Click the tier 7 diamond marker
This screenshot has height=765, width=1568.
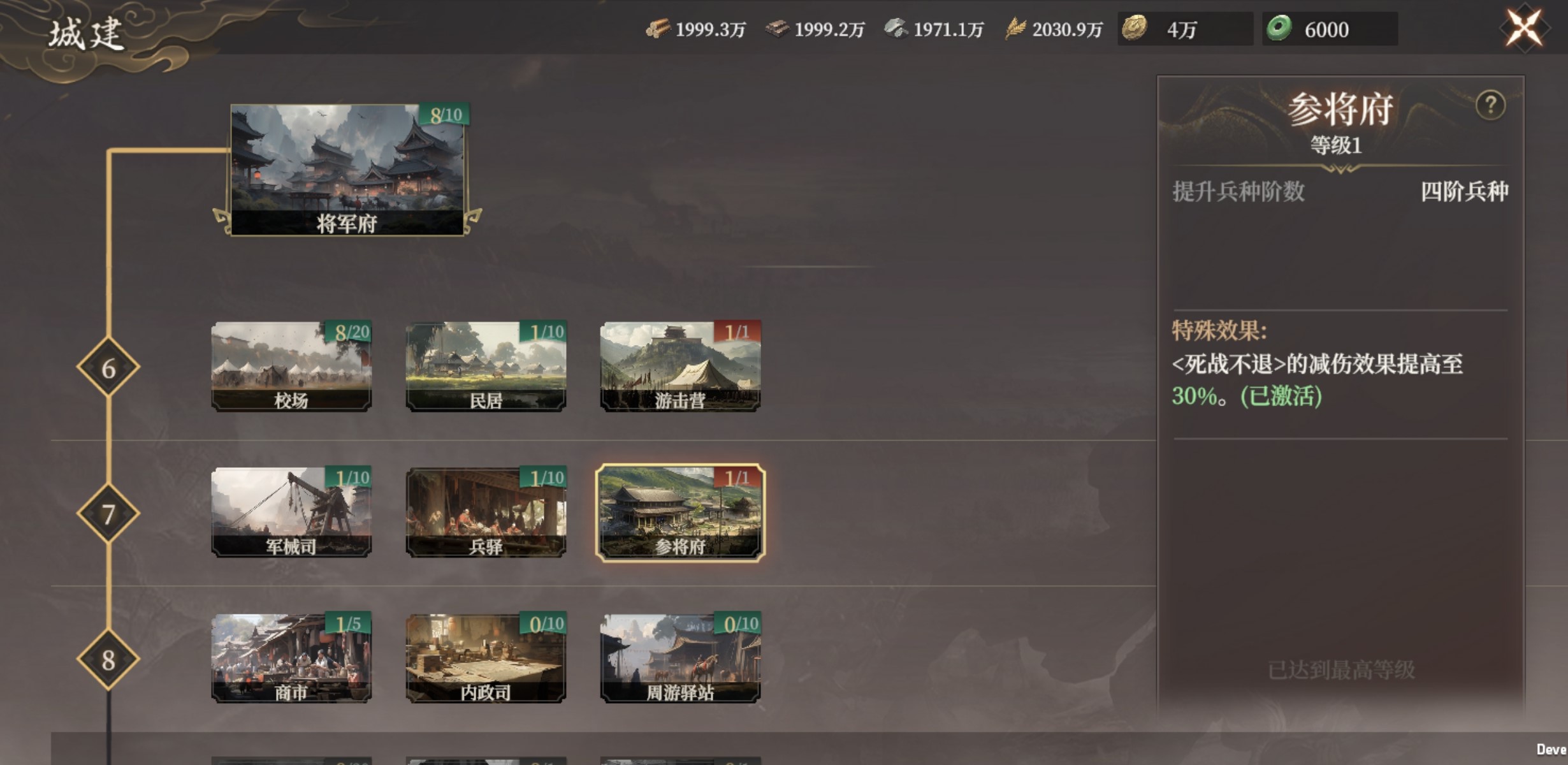108,513
